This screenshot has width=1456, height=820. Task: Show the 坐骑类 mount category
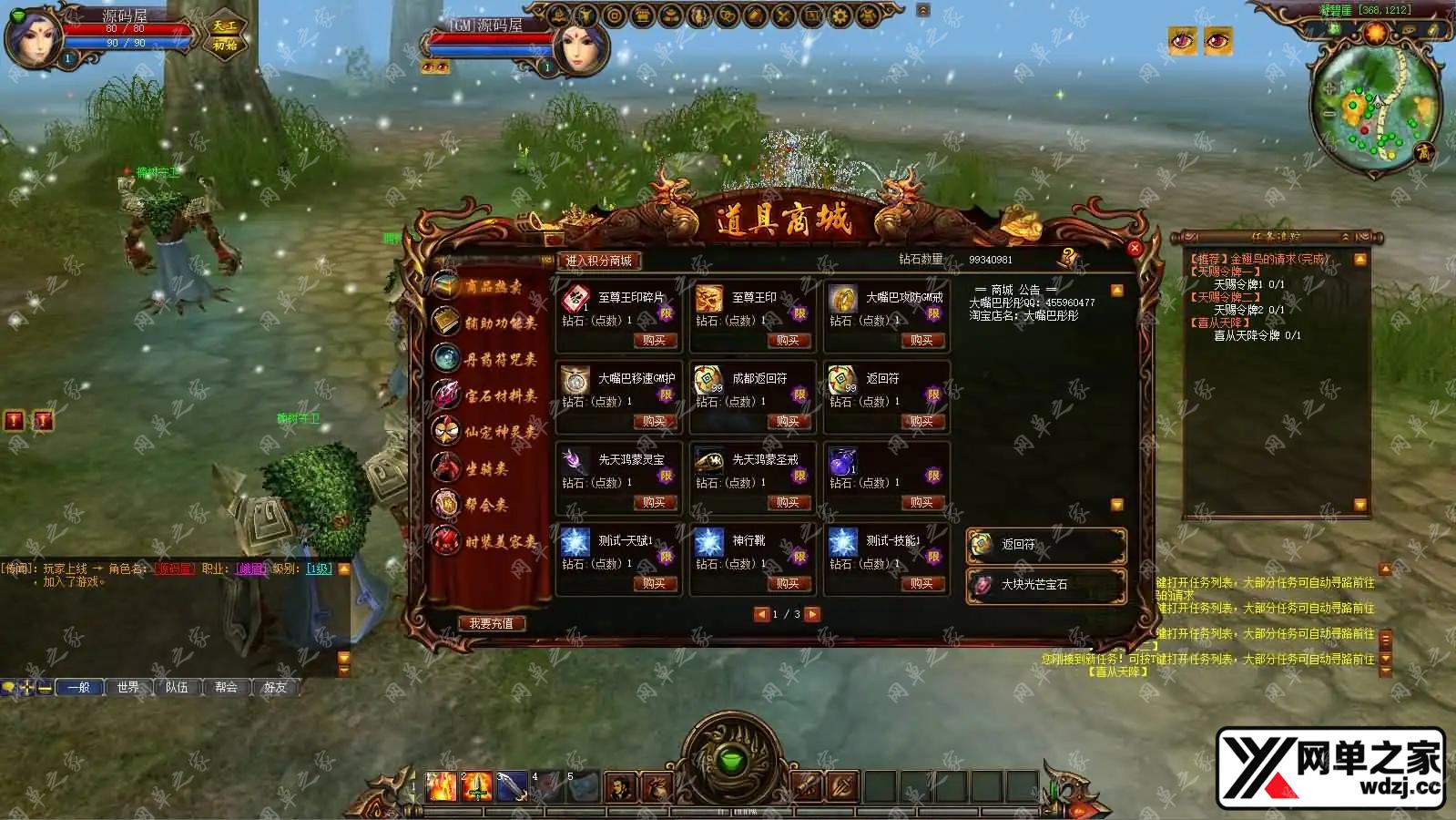486,468
